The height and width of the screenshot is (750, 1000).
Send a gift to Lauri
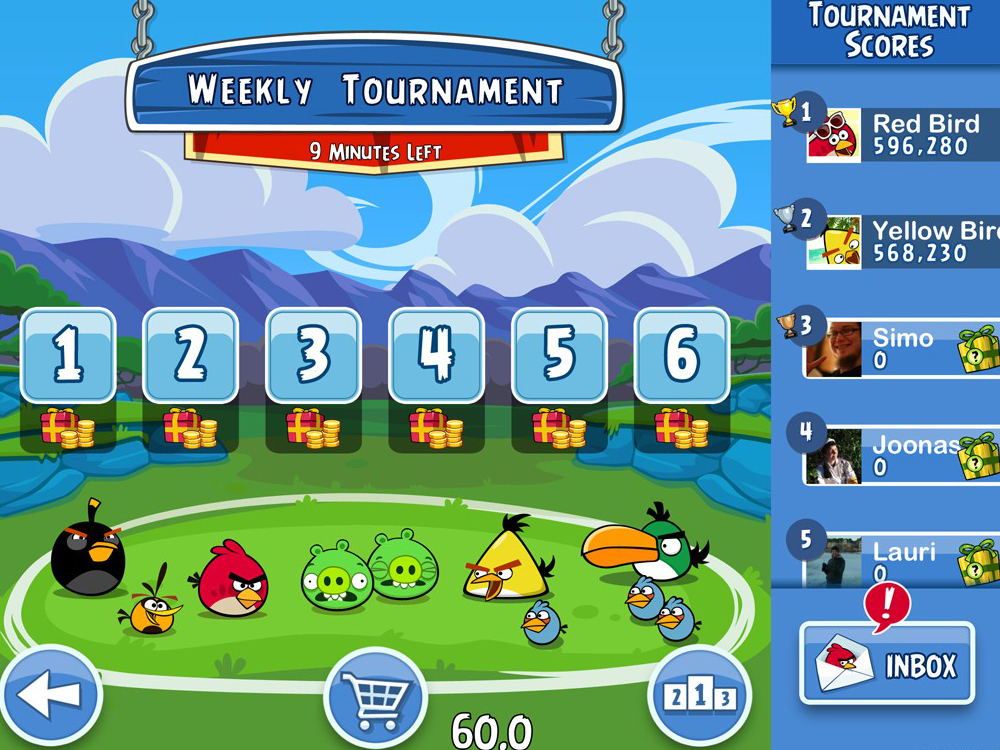click(979, 561)
